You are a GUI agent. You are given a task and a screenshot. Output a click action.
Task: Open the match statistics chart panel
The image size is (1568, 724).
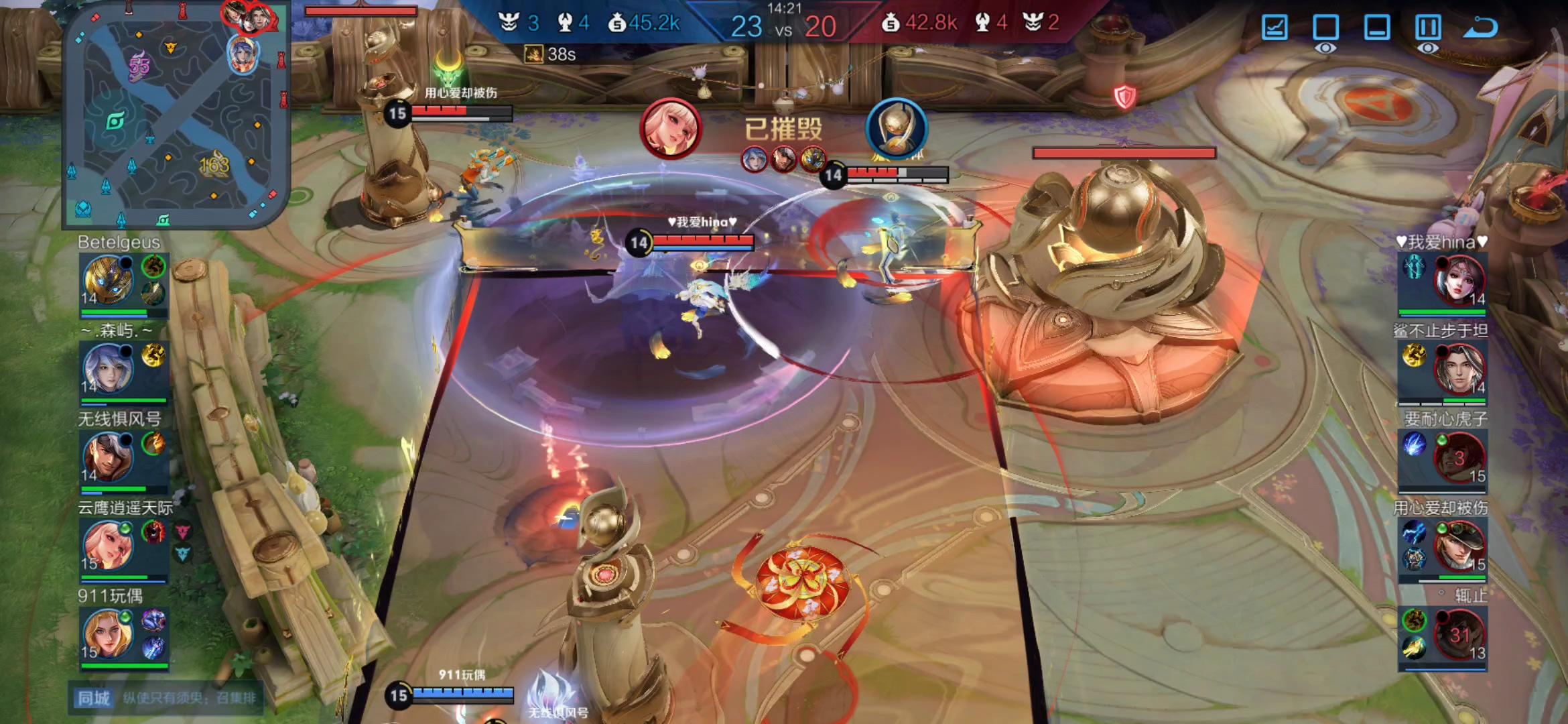1274,27
